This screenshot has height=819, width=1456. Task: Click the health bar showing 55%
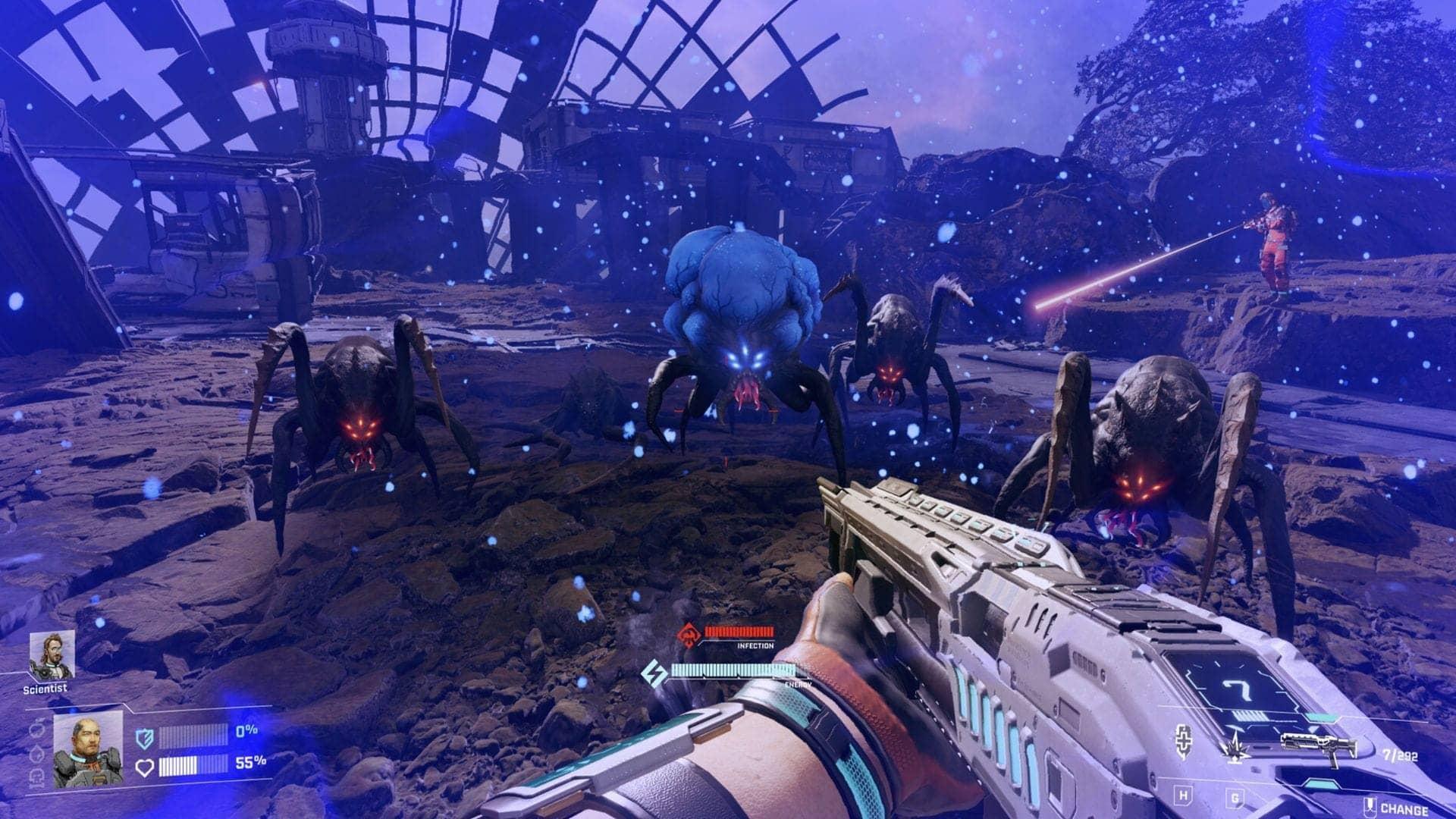(x=196, y=766)
